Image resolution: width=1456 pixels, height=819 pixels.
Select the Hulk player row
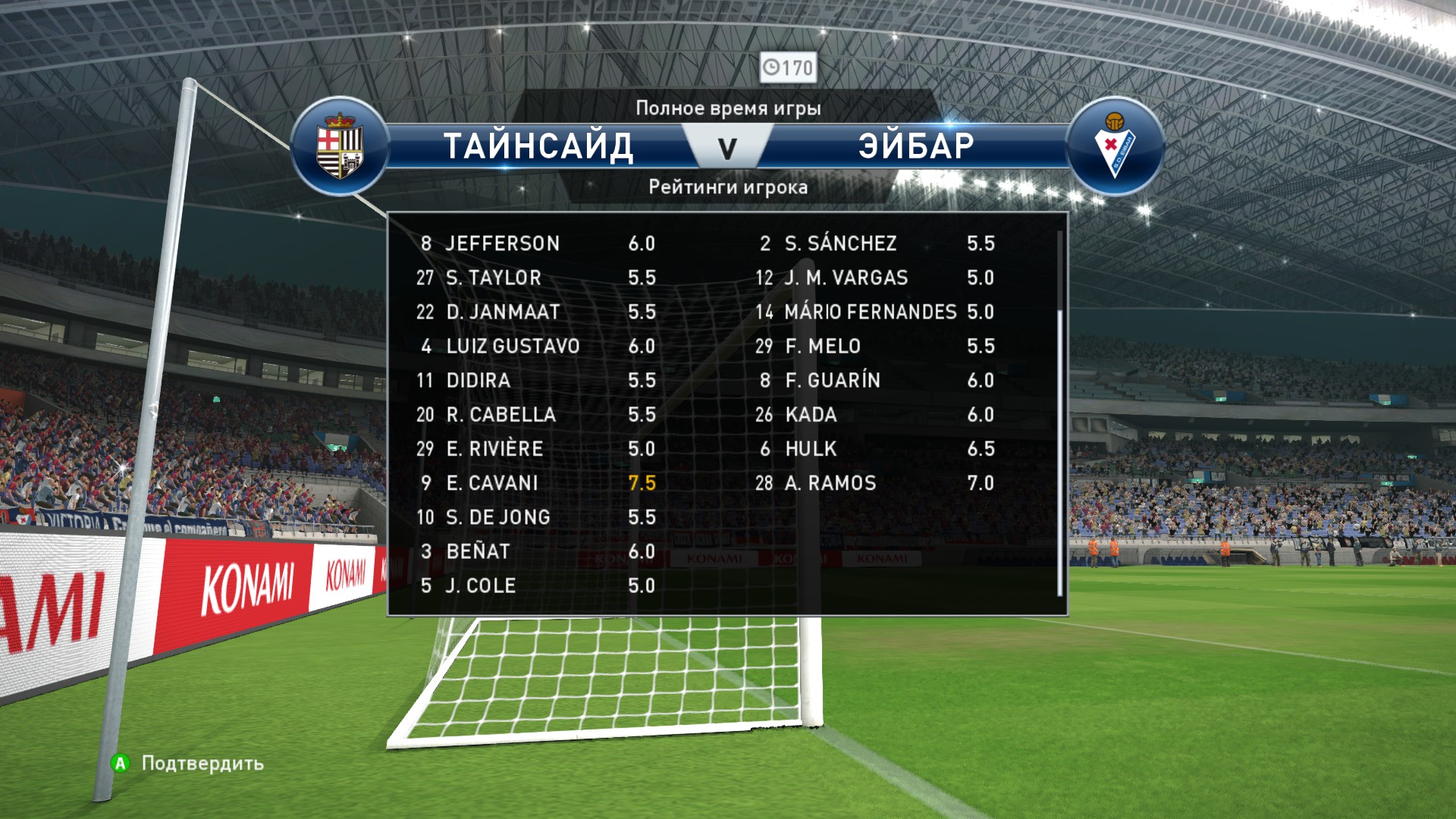pos(875,449)
